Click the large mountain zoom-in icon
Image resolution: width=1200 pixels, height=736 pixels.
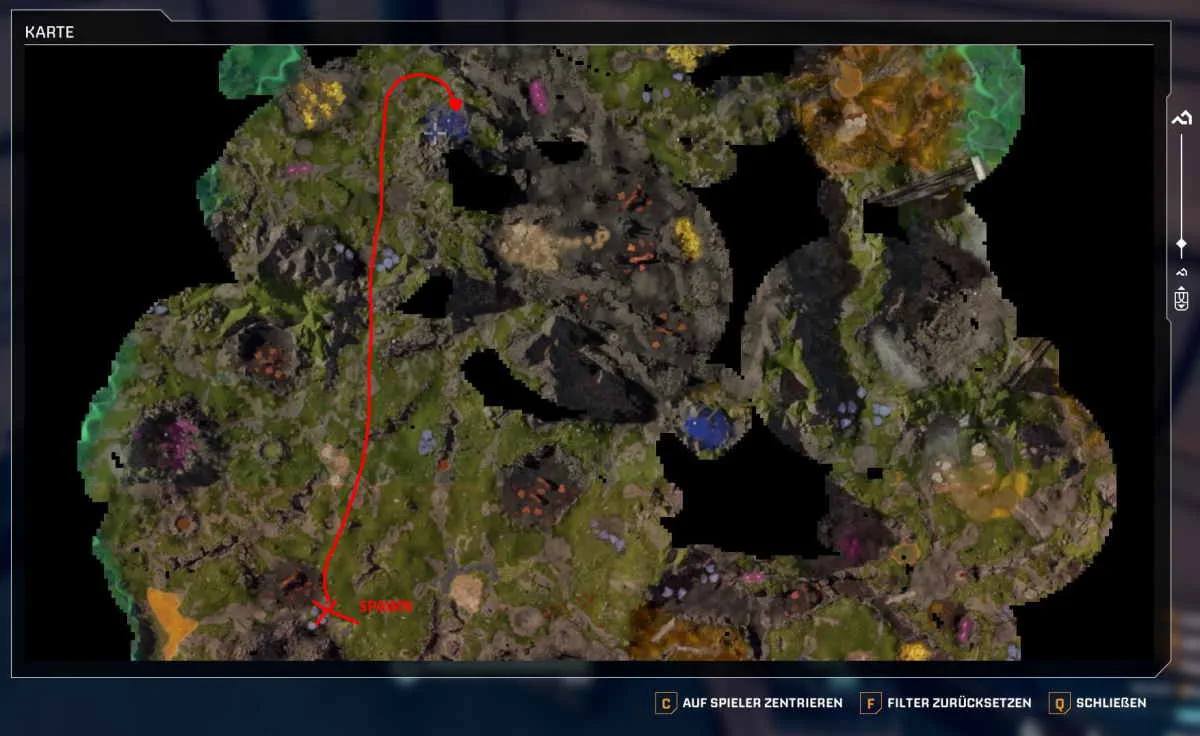click(x=1181, y=118)
